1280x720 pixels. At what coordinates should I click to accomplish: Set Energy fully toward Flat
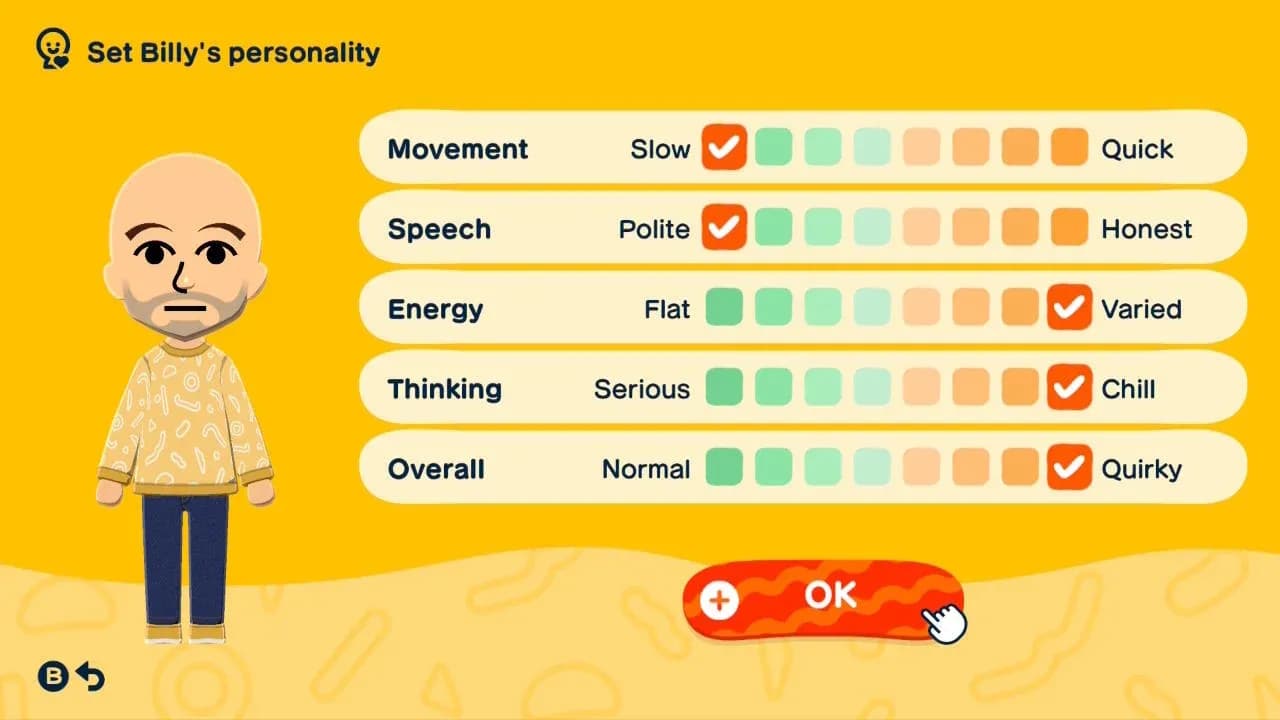tap(724, 308)
